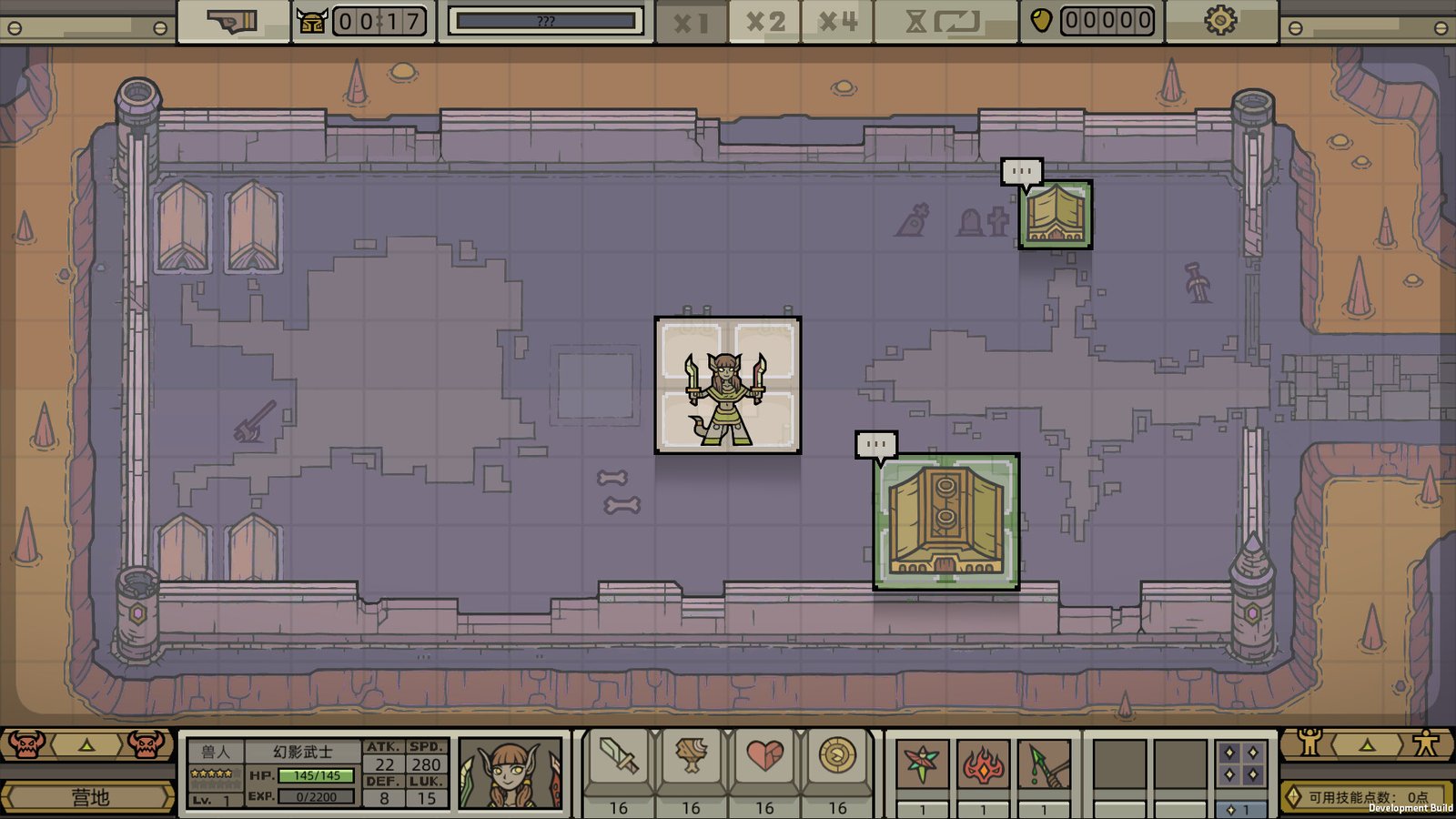Choose the x4 speed option

837,22
